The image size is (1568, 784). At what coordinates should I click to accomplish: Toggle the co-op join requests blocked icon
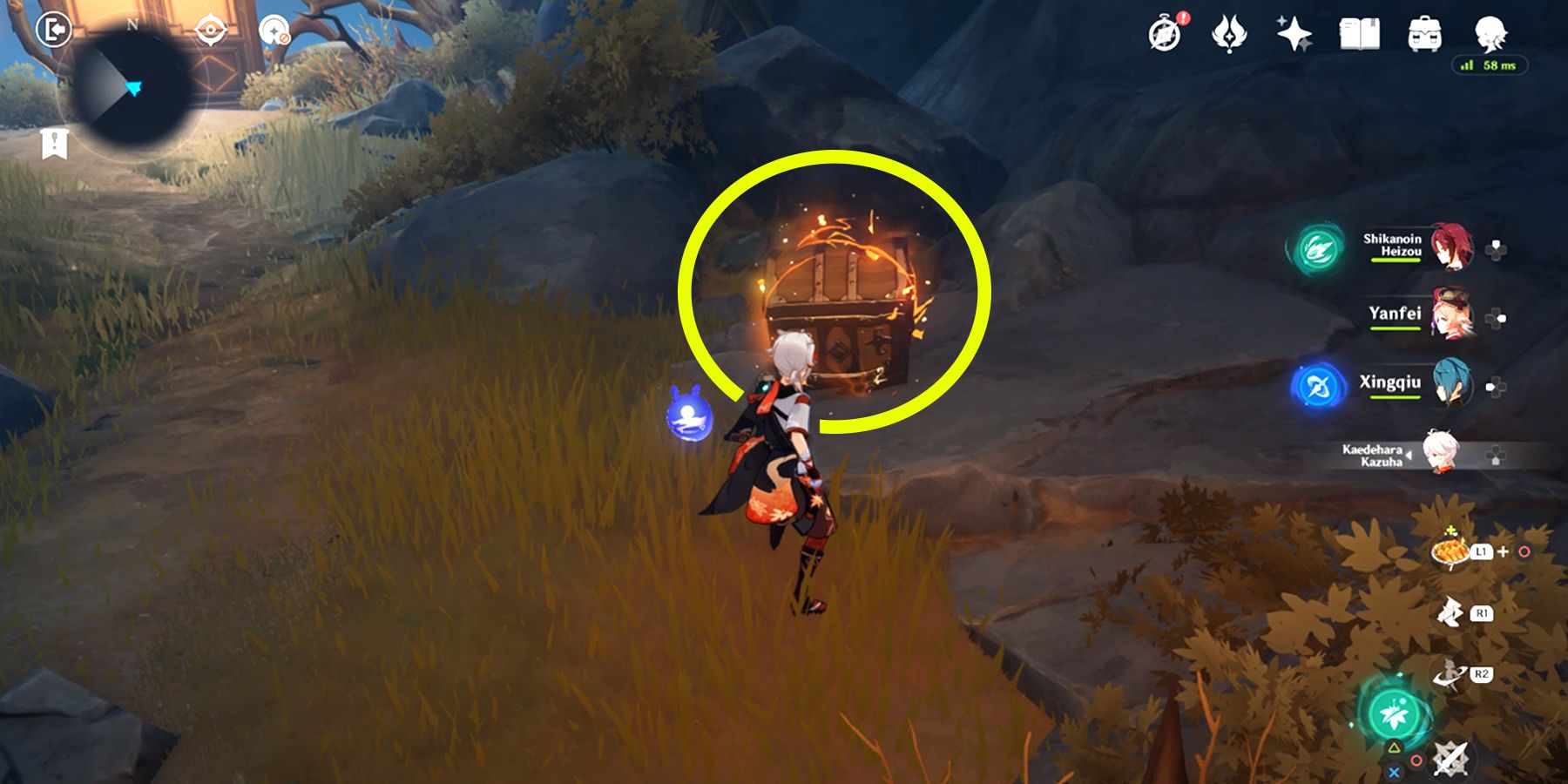point(274,30)
